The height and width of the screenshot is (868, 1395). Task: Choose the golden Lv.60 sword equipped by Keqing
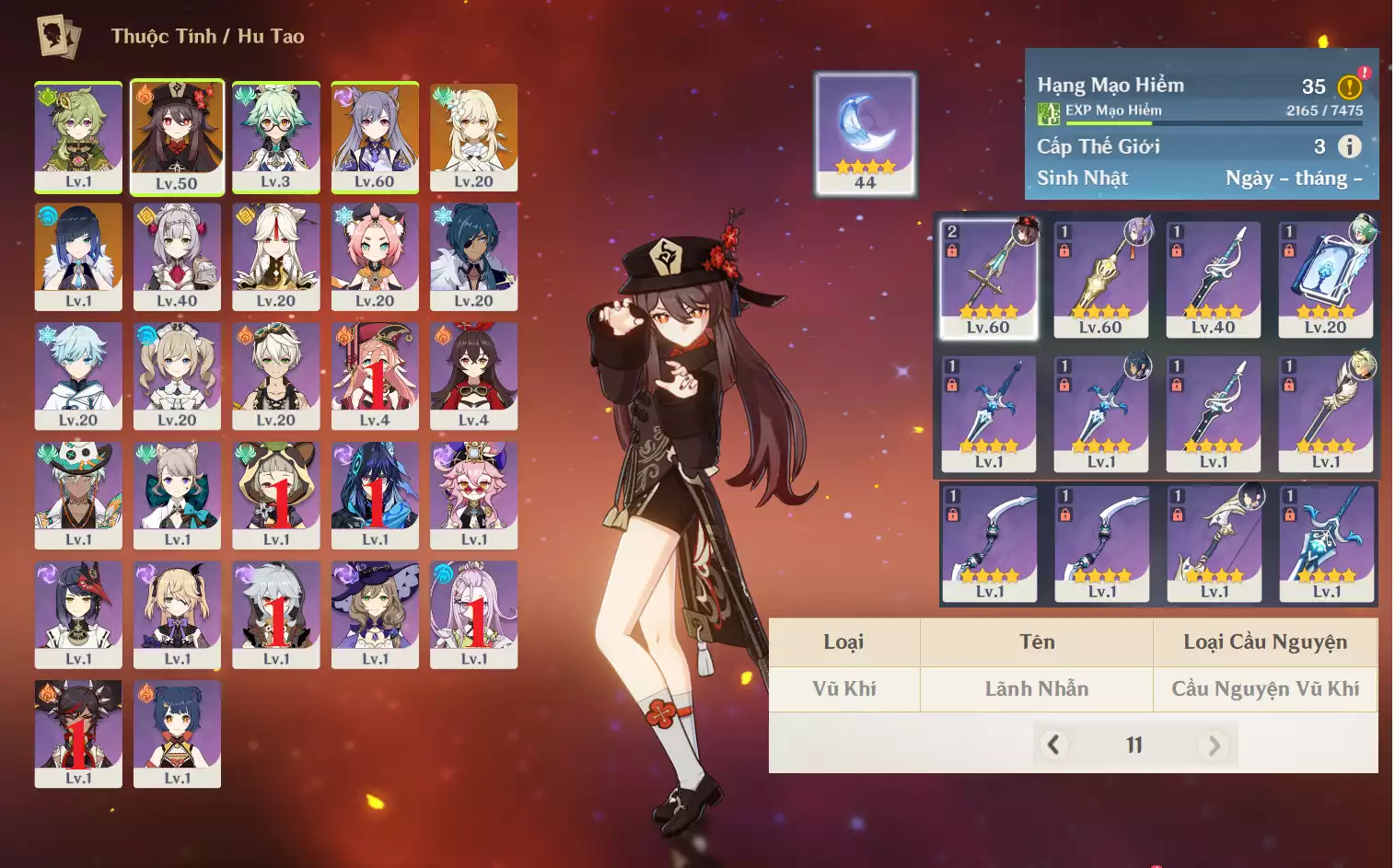[1100, 279]
